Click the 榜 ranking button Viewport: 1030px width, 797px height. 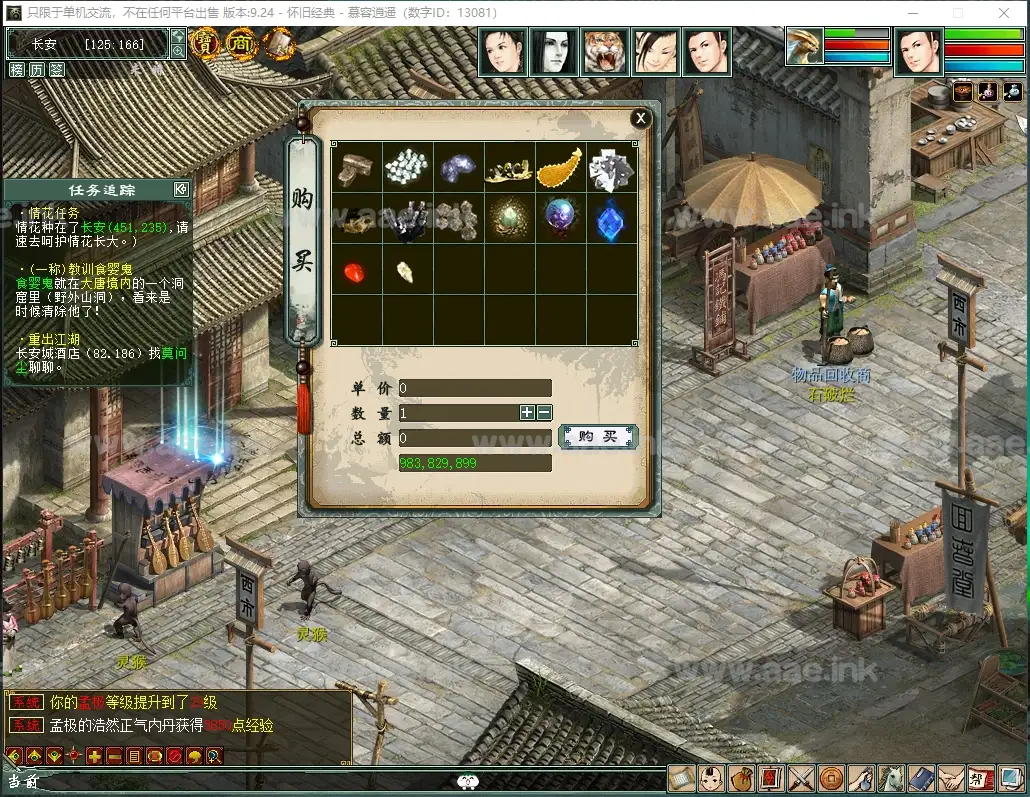click(17, 70)
